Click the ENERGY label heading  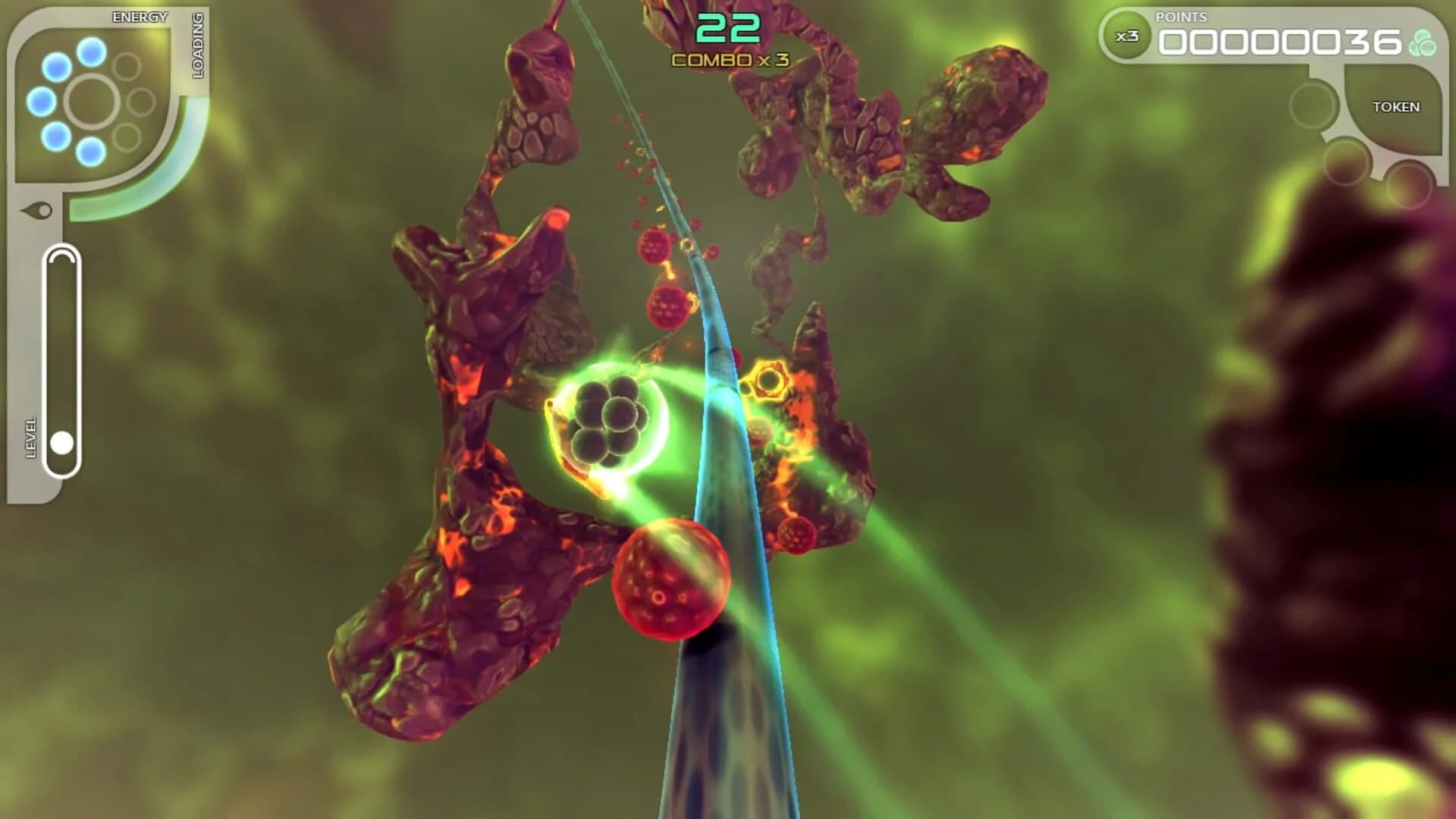coord(139,17)
